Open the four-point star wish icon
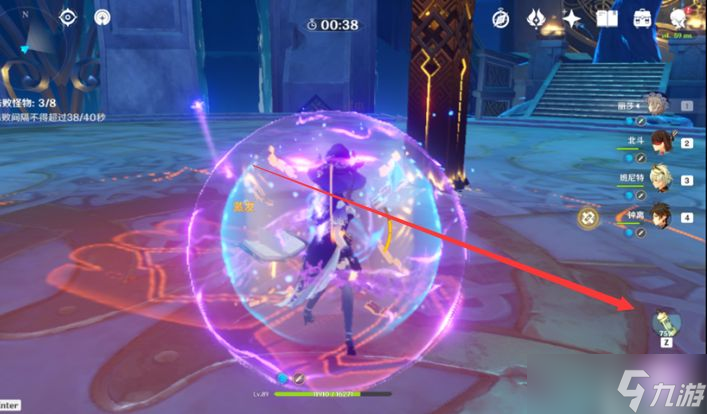The image size is (707, 414). 571,18
